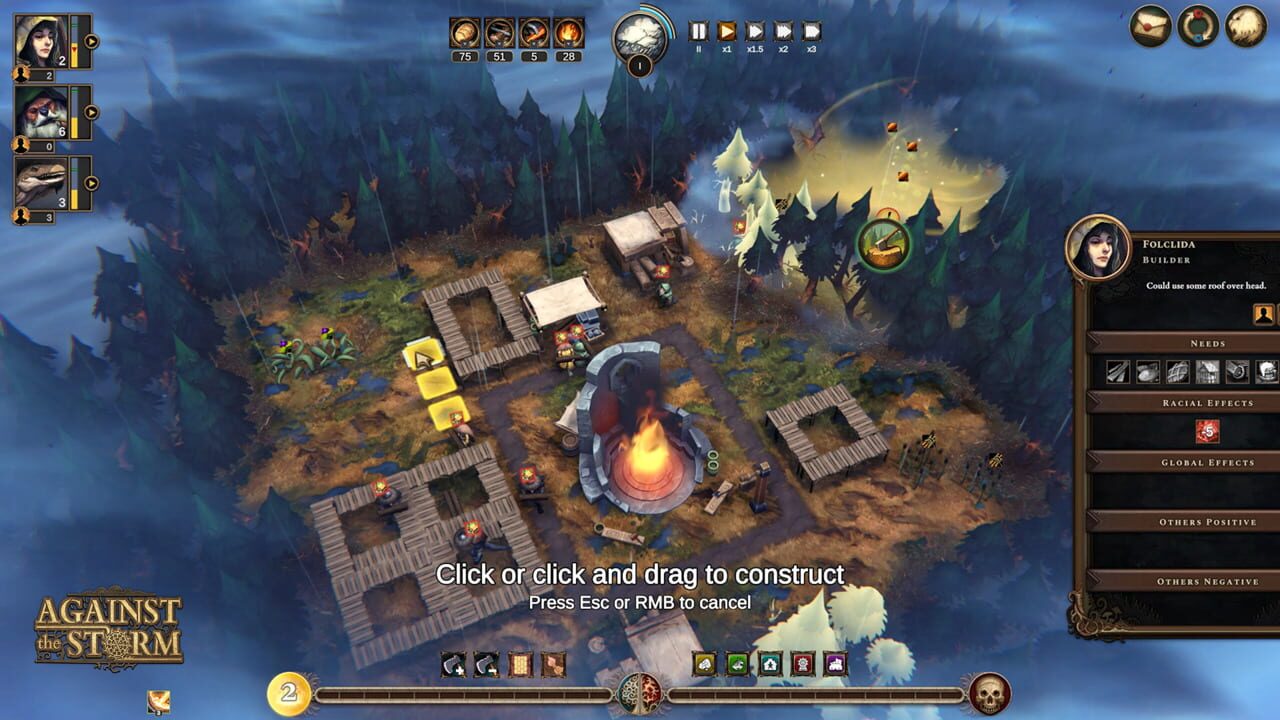Open the trade route cycle icon
Viewport: 1280px width, 720px height.
point(1198,26)
